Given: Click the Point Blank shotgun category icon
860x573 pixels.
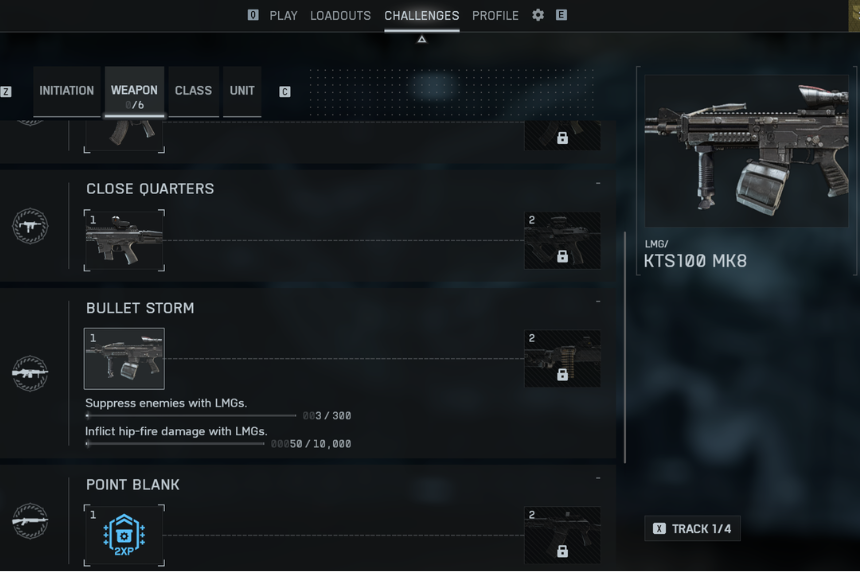Looking at the screenshot, I should click(30, 520).
